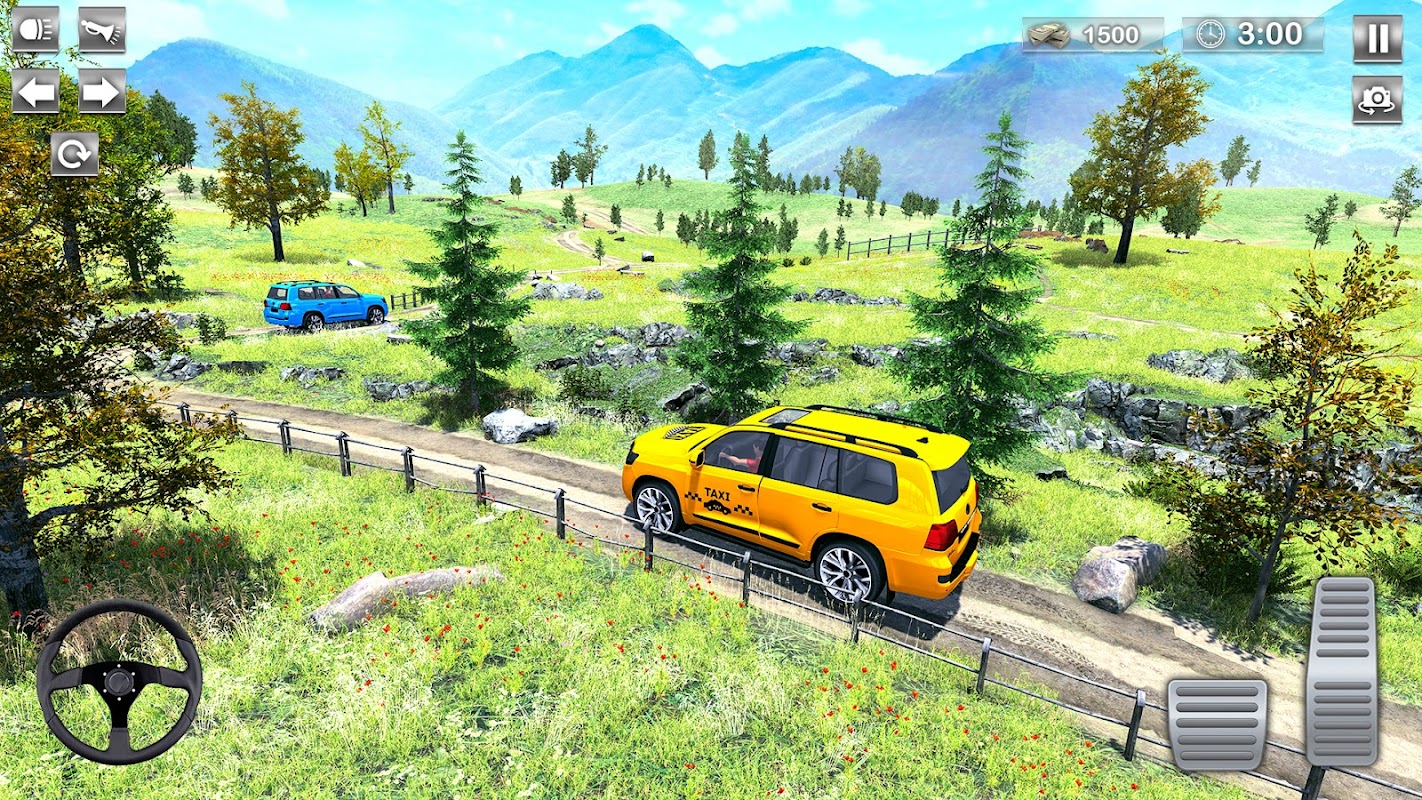Toggle the headlights button
The width and height of the screenshot is (1422, 800).
click(x=35, y=29)
